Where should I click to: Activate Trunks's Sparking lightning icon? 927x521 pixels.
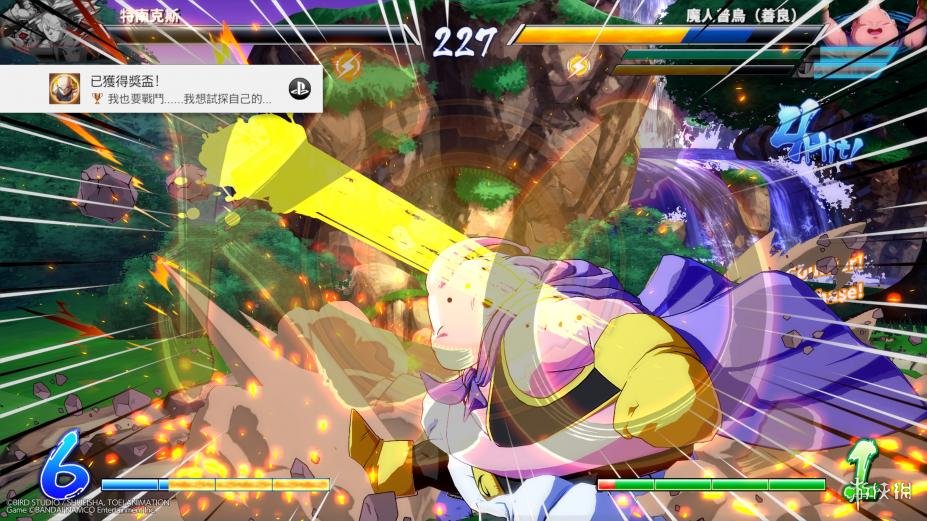347,65
